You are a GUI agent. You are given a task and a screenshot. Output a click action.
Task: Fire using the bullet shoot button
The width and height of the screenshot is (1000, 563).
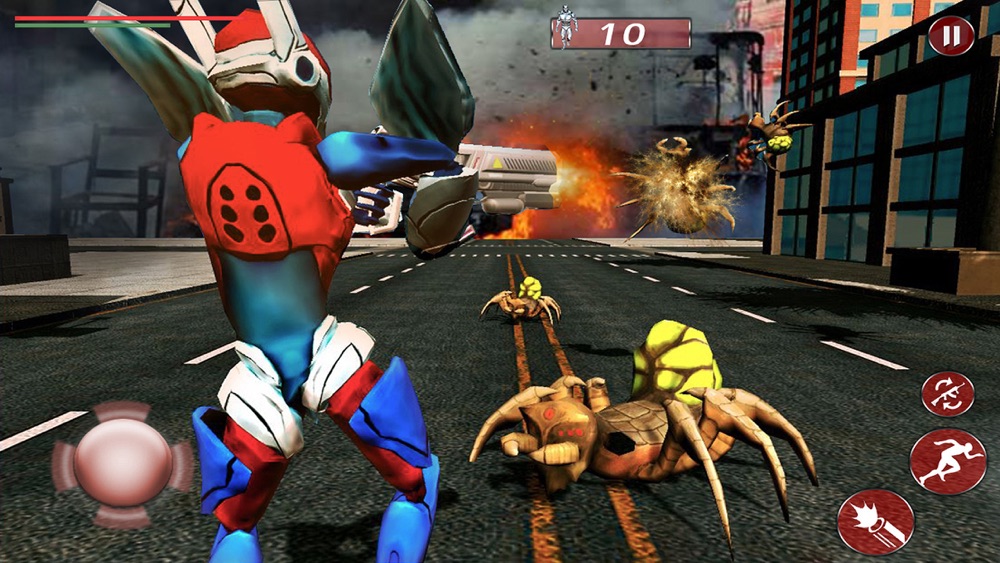click(x=876, y=522)
